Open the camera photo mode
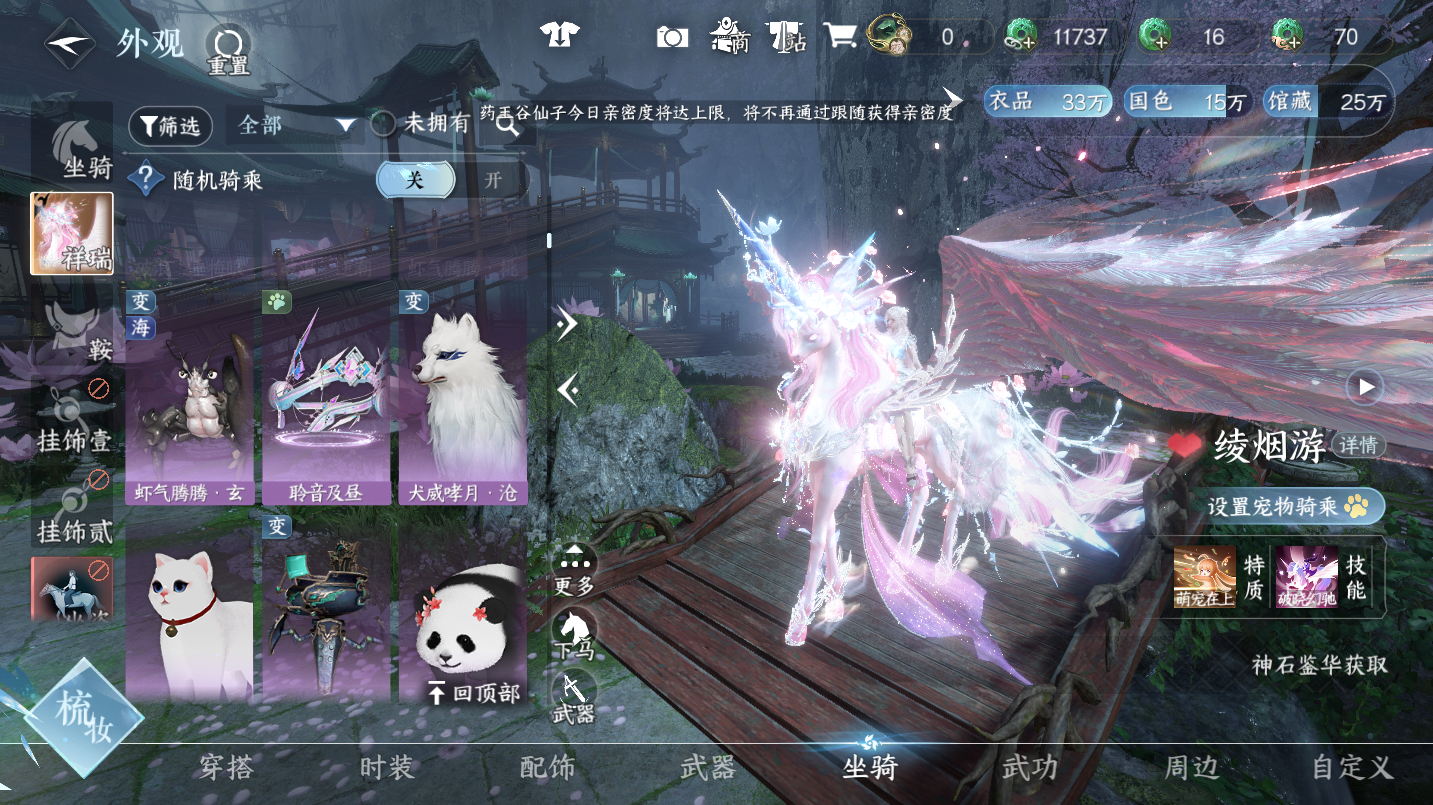The image size is (1433, 805). (x=673, y=37)
